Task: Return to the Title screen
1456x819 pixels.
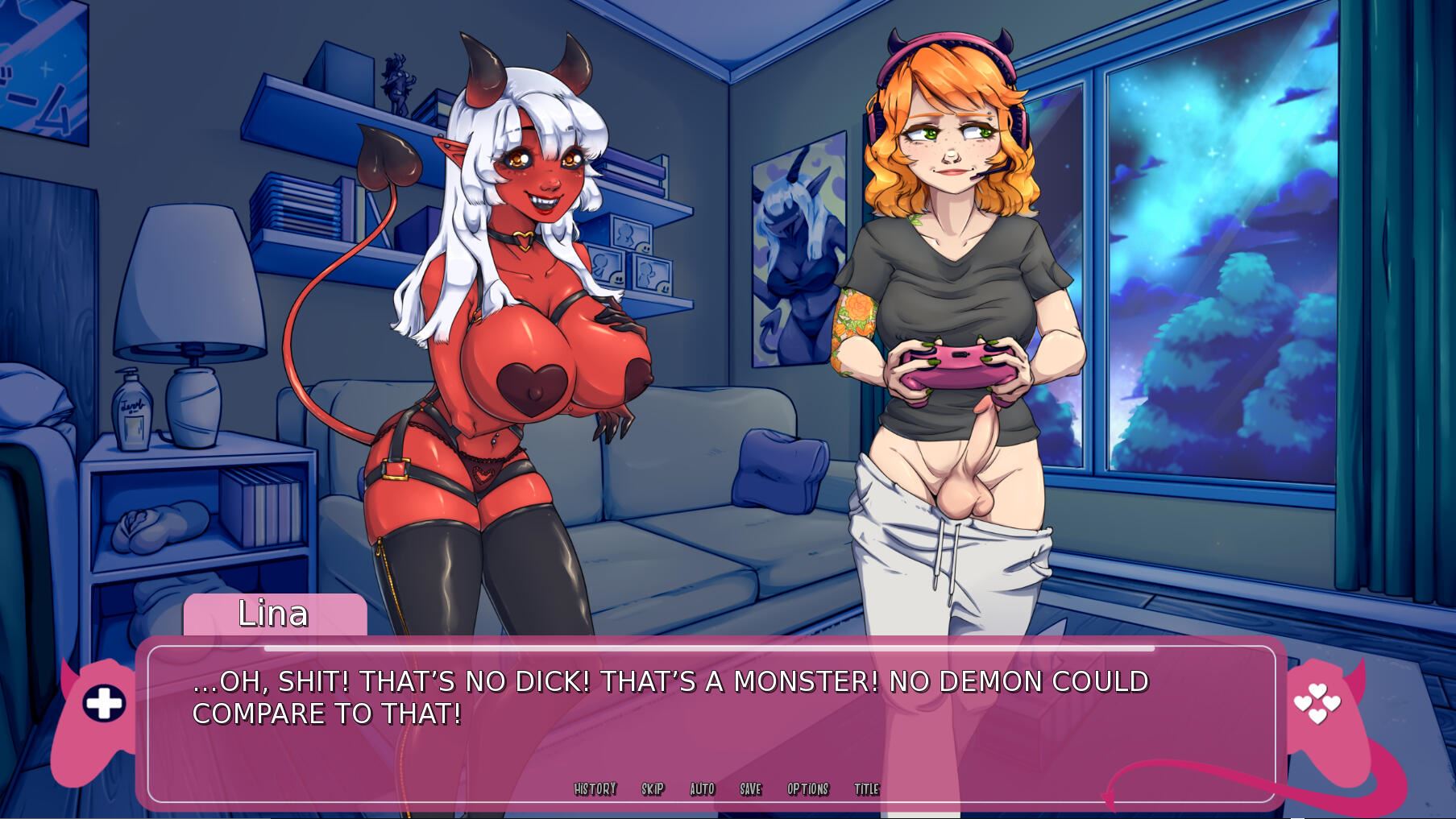Action: point(866,789)
